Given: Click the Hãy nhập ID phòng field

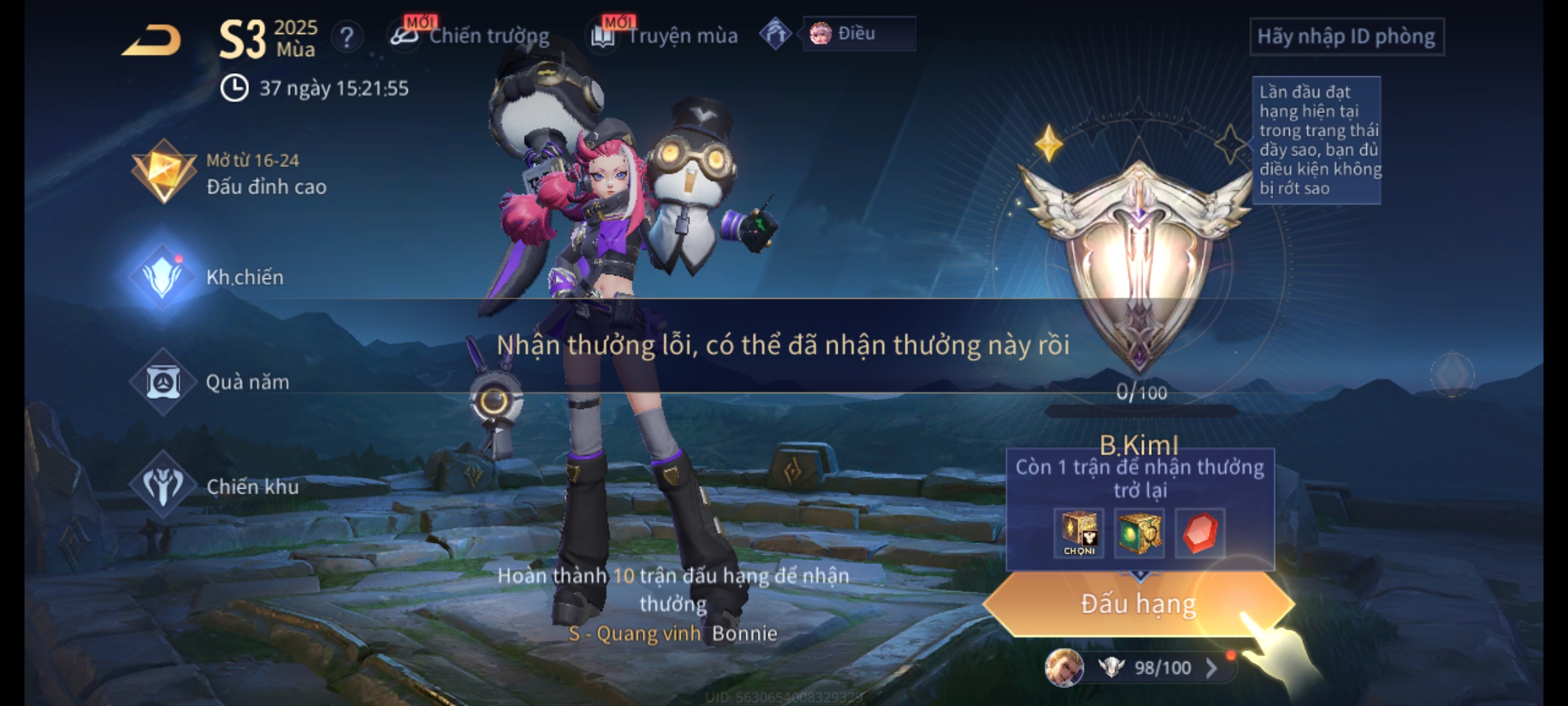Looking at the screenshot, I should point(1346,37).
